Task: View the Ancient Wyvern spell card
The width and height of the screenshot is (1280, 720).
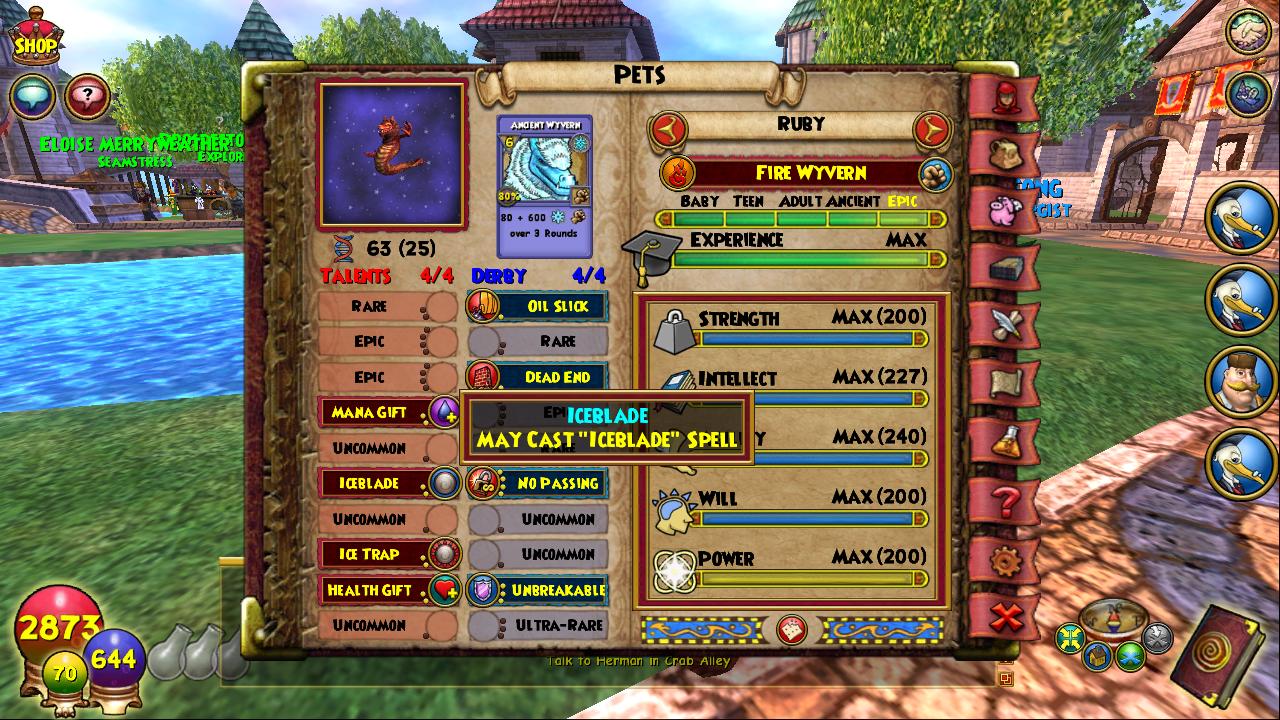Action: [x=545, y=186]
